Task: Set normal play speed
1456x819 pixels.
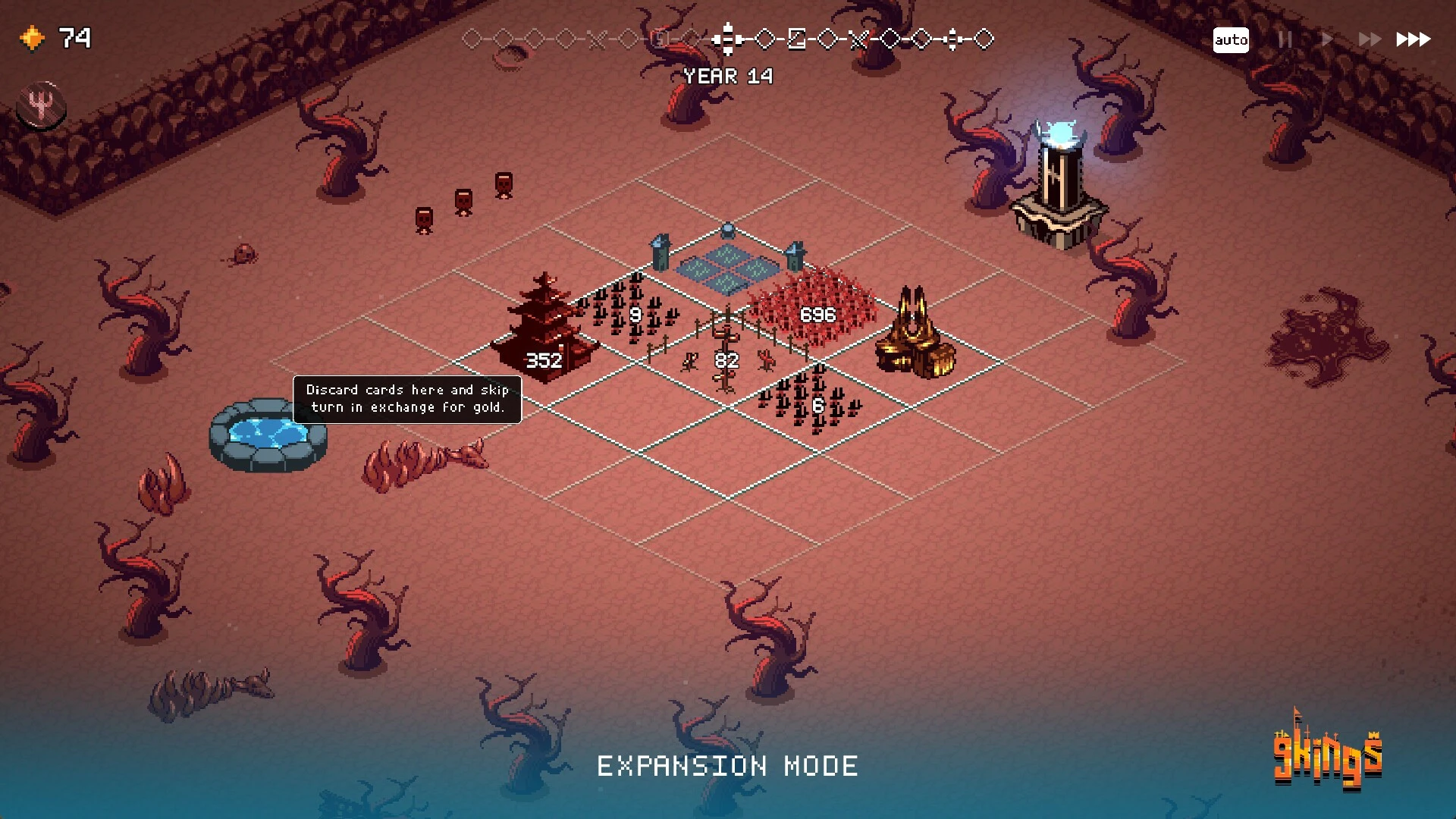Action: tap(1326, 39)
